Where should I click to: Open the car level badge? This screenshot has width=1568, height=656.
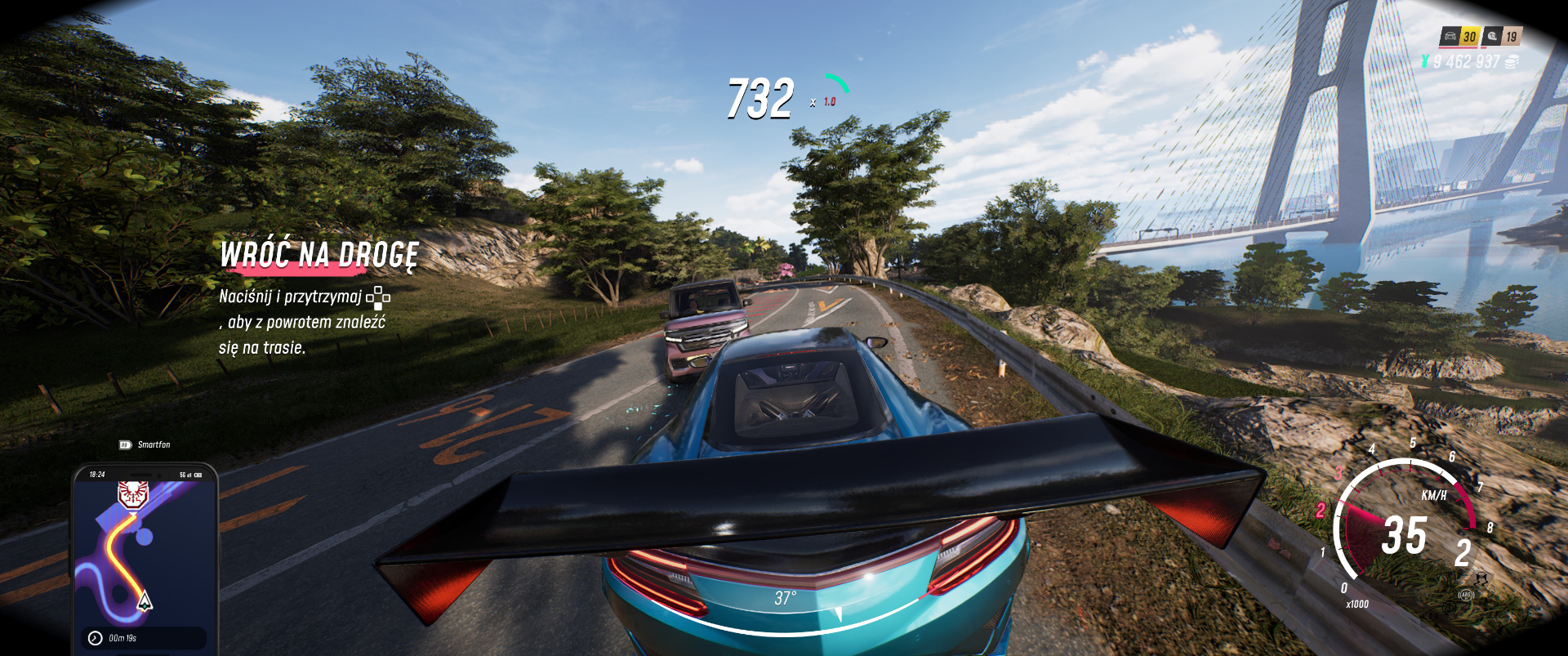[x=1459, y=37]
